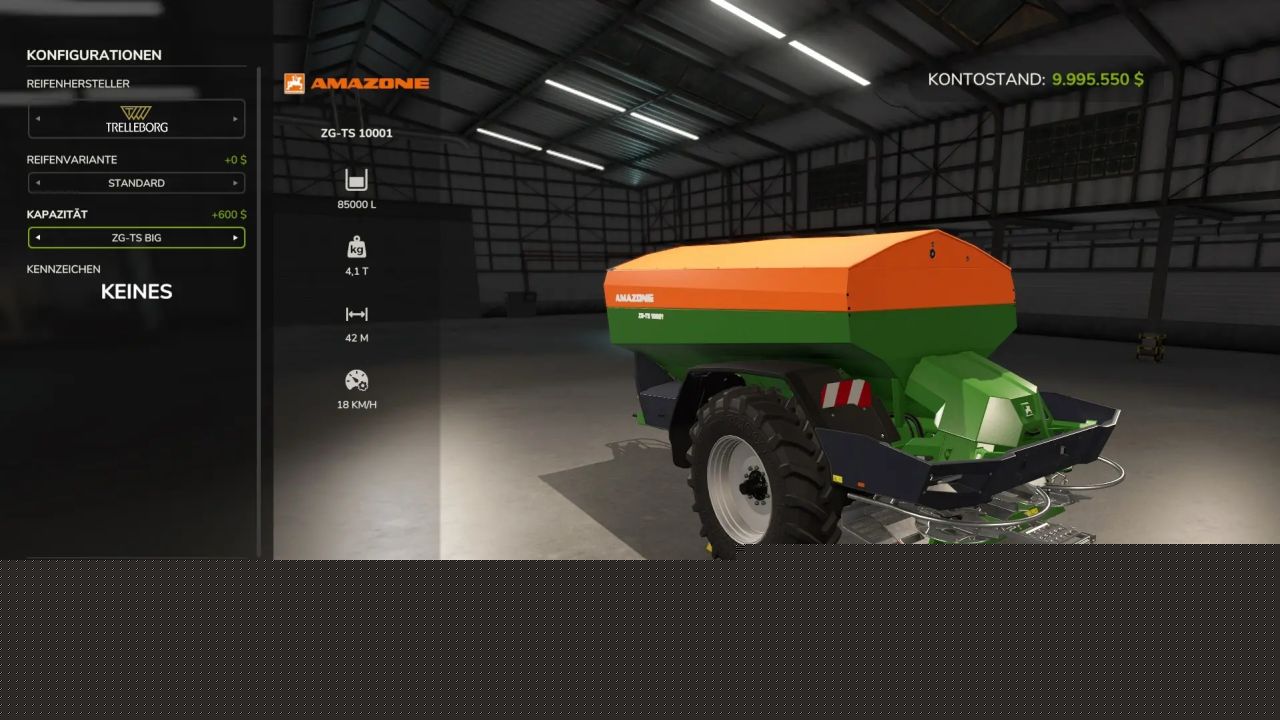Open the Kennzeichen setting showing KEINES
The width and height of the screenshot is (1280, 720).
[x=136, y=292]
